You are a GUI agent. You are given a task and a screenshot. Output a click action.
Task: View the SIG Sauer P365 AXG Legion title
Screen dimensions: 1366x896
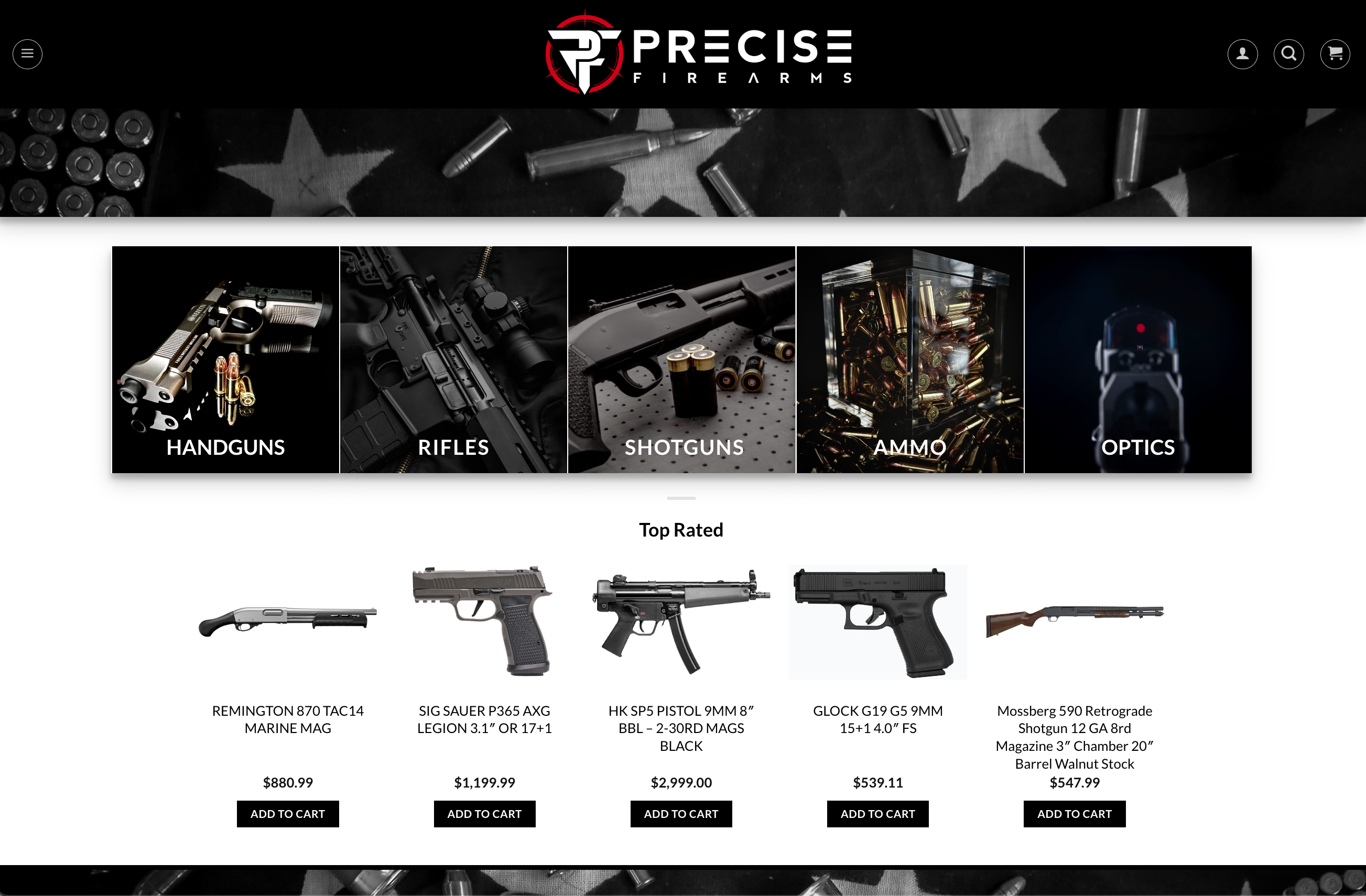[x=484, y=719]
